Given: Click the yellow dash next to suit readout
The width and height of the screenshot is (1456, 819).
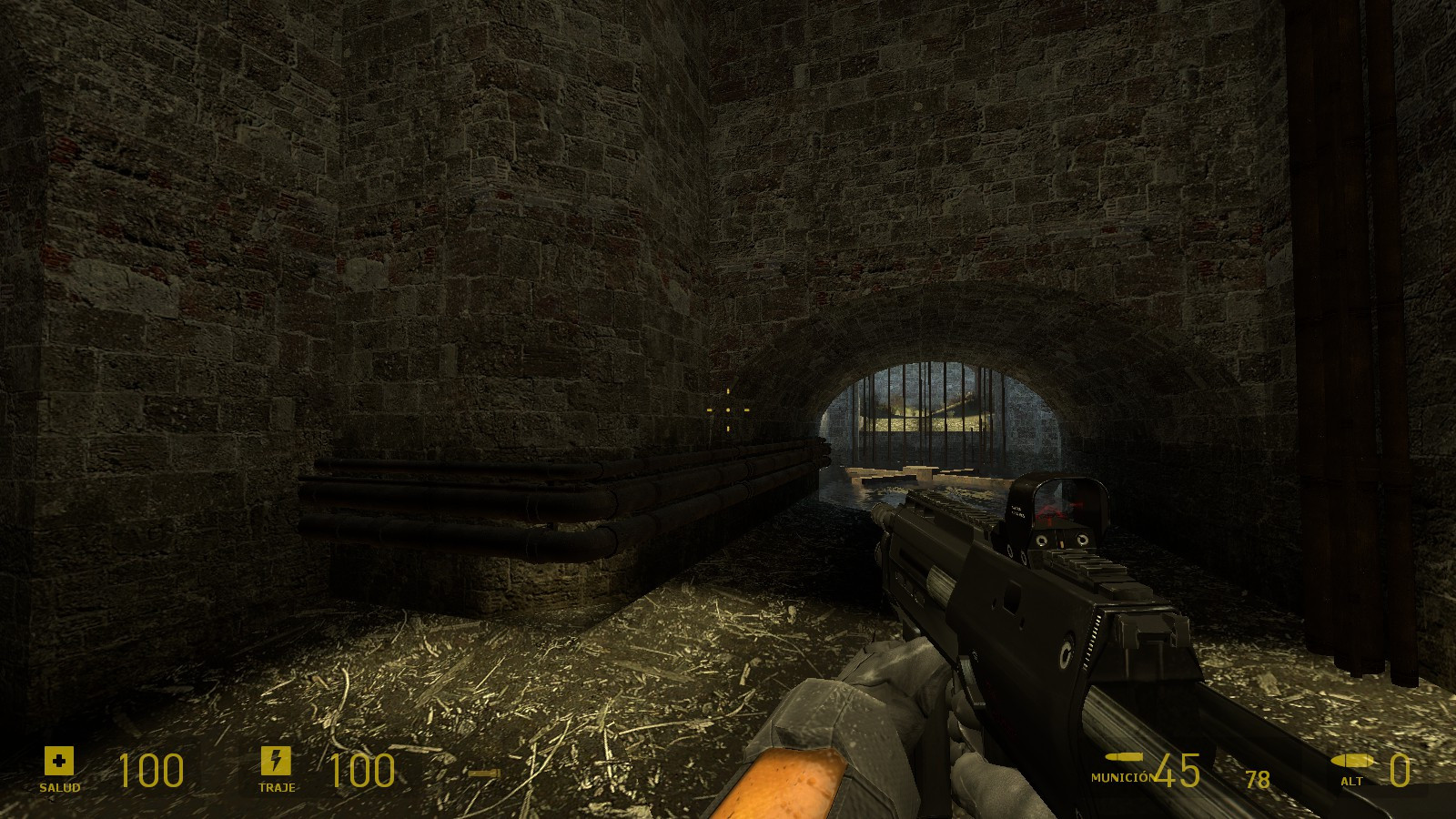Looking at the screenshot, I should pos(483,773).
